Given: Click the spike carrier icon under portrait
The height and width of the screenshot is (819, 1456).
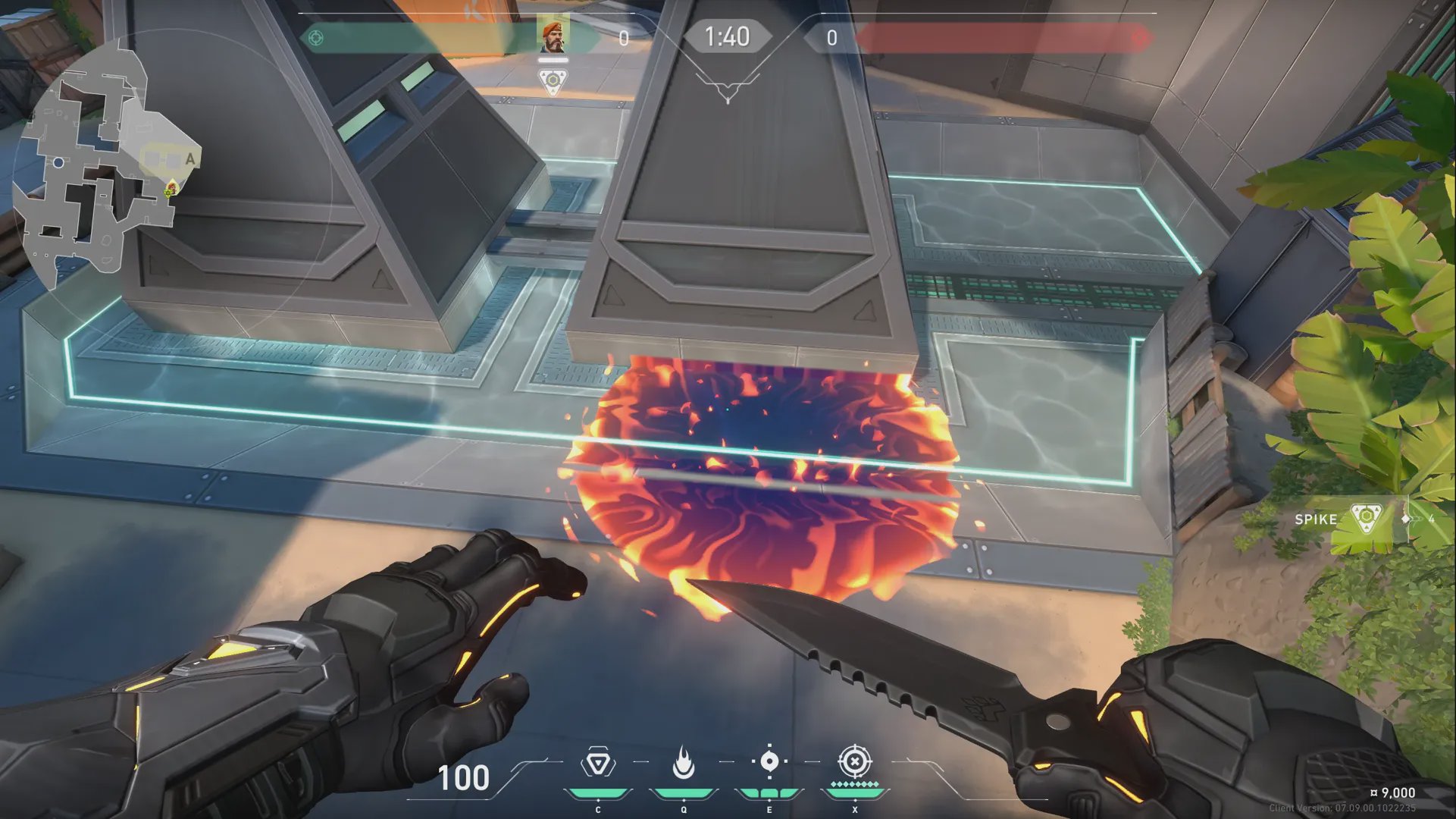Looking at the screenshot, I should click(x=553, y=81).
